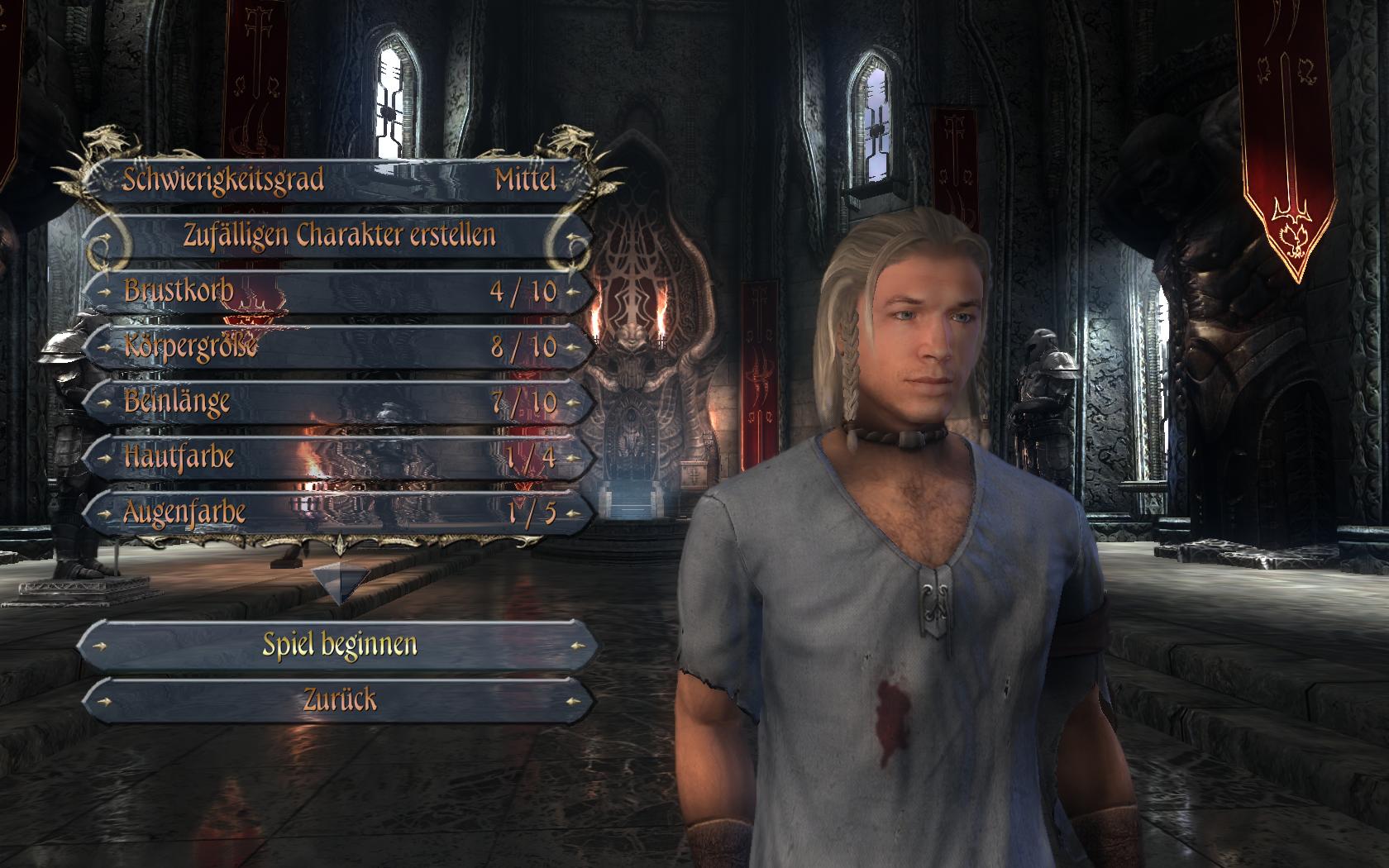Choose previous Hautfarbe with left arrow
1389x868 pixels.
(x=103, y=458)
